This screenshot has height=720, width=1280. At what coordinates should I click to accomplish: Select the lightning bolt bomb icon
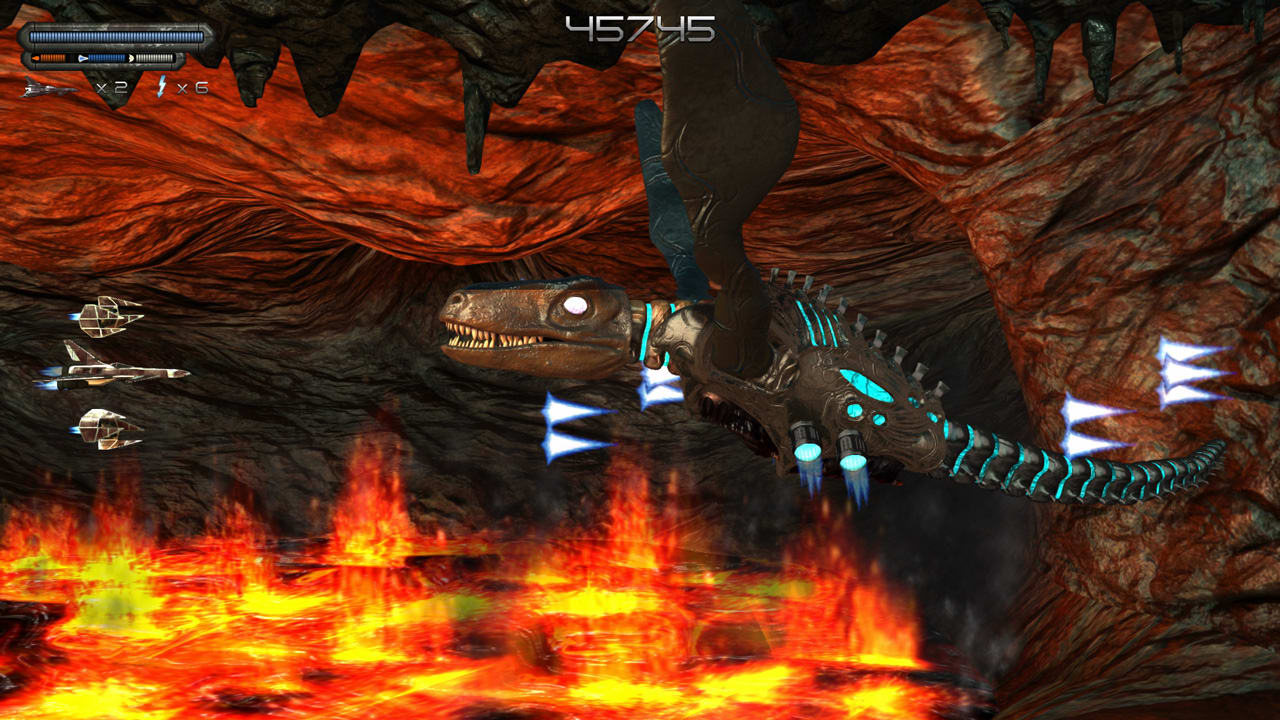click(162, 86)
